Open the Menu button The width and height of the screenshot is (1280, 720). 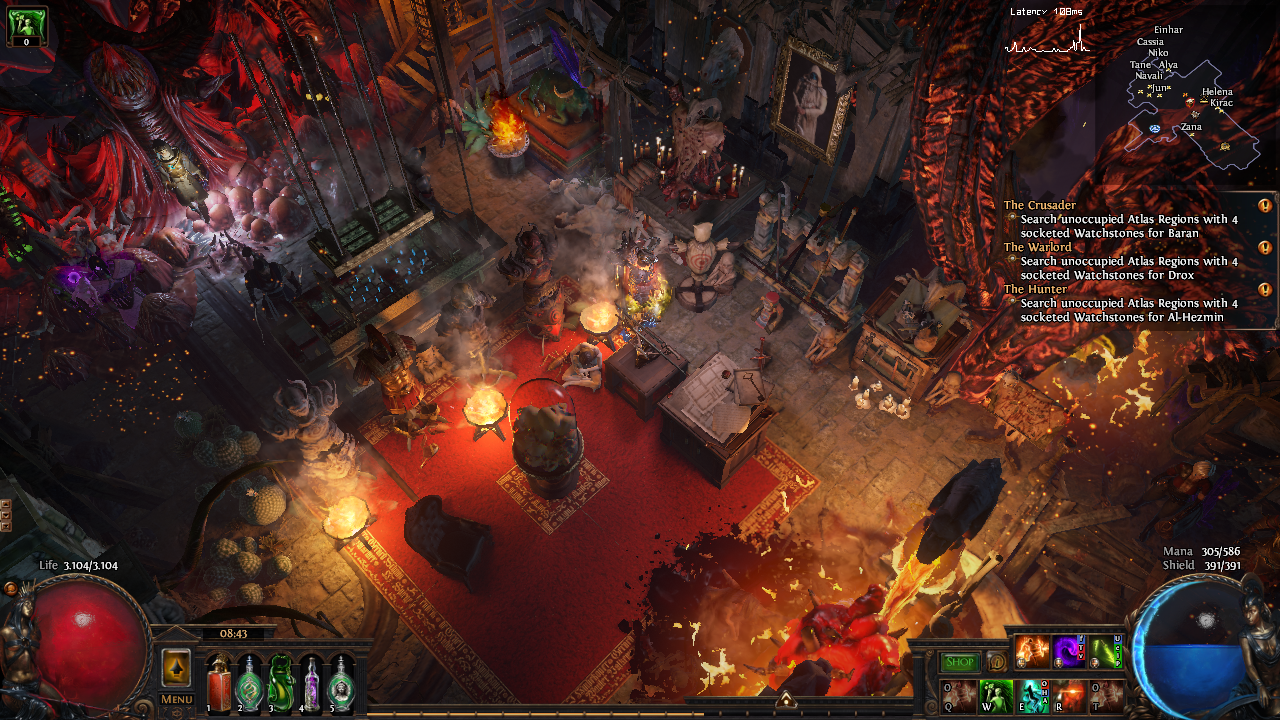pyautogui.click(x=176, y=699)
